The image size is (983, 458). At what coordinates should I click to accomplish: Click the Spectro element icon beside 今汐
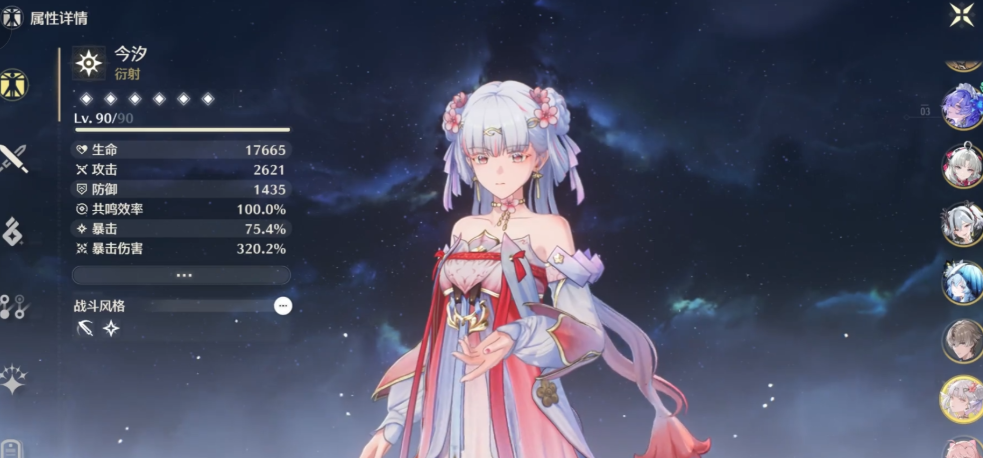tap(89, 64)
